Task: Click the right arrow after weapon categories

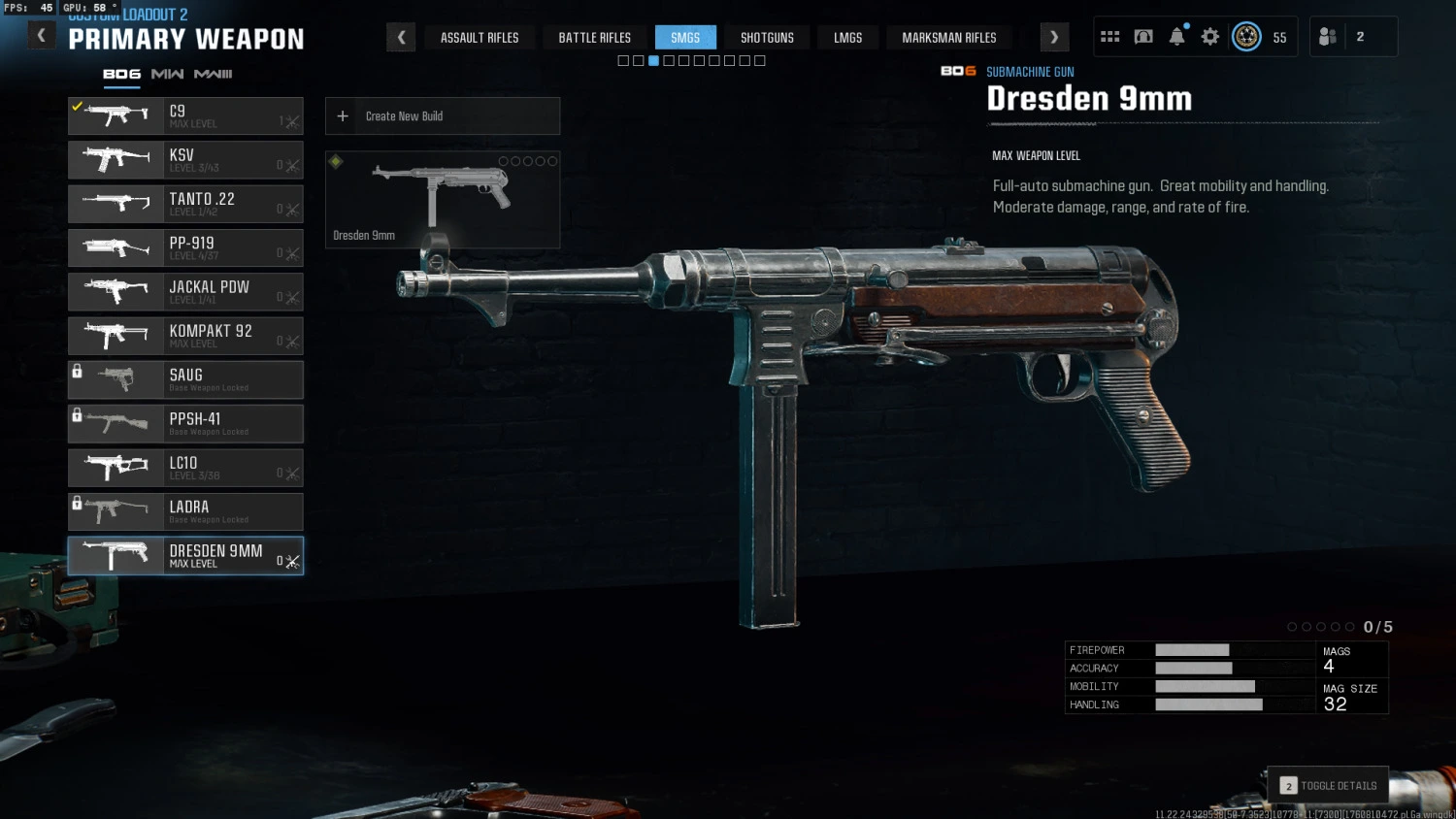Action: pyautogui.click(x=1054, y=38)
